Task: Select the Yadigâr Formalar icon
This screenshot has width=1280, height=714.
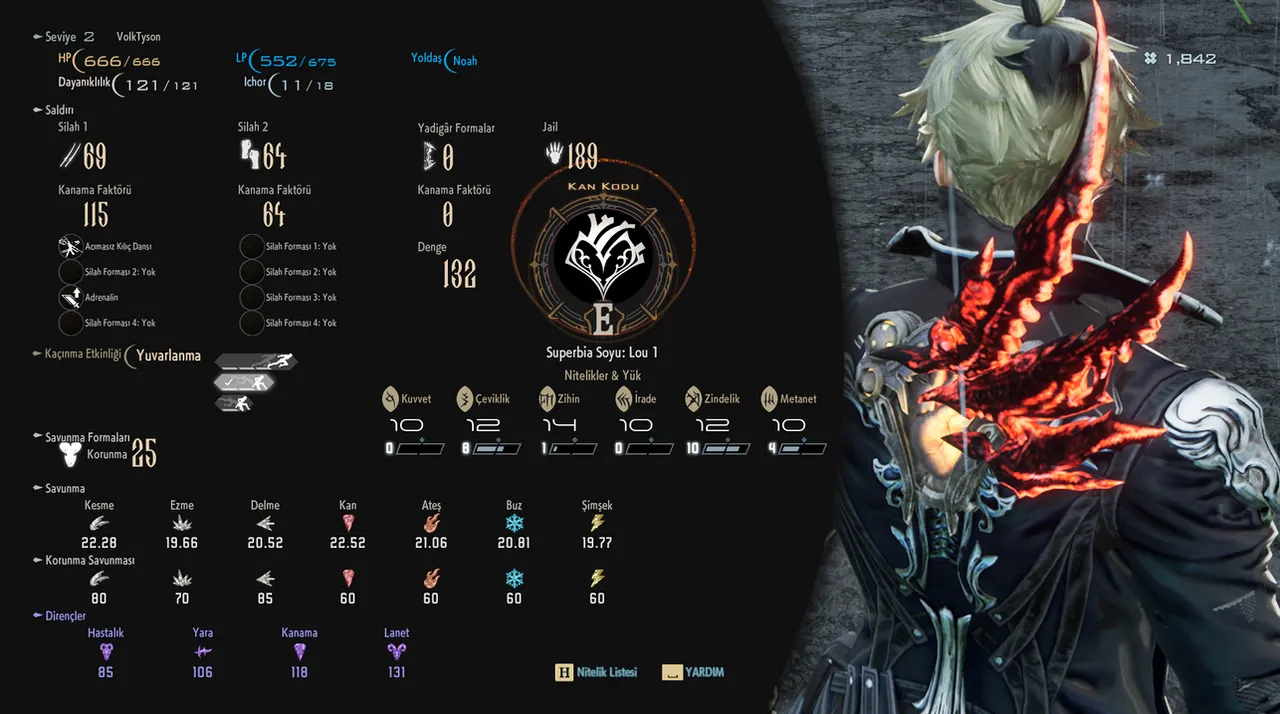Action: coord(430,155)
